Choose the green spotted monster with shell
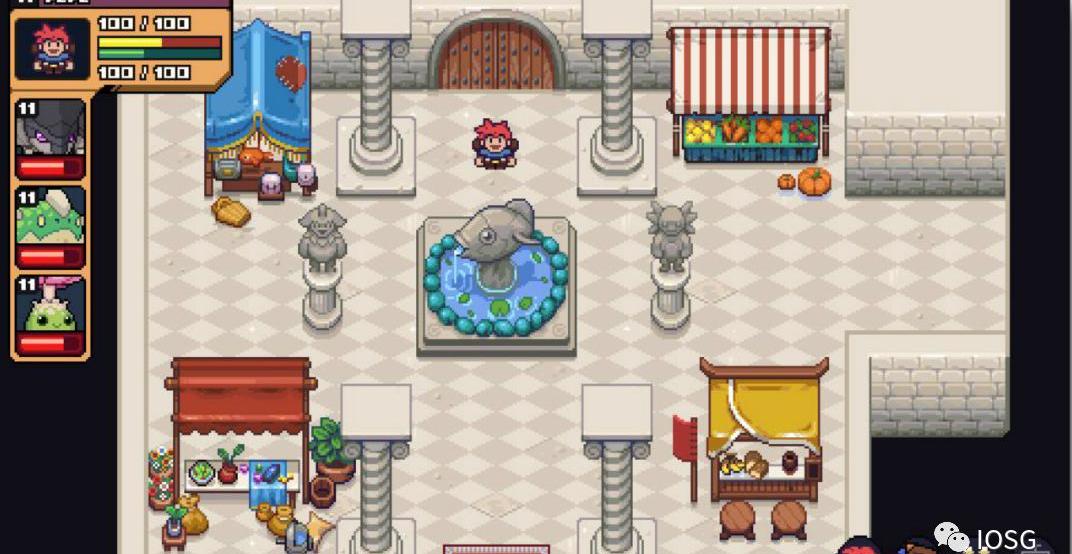This screenshot has height=554, width=1072. tap(50, 219)
